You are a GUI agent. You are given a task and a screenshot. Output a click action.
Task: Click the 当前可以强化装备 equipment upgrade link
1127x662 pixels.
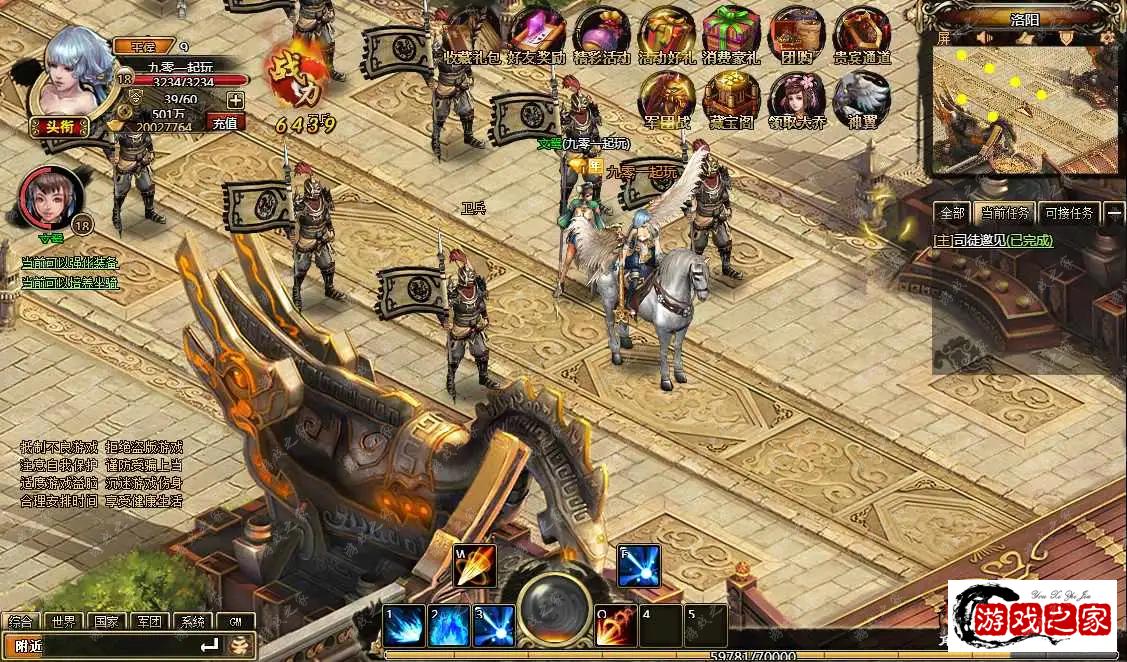pos(70,263)
